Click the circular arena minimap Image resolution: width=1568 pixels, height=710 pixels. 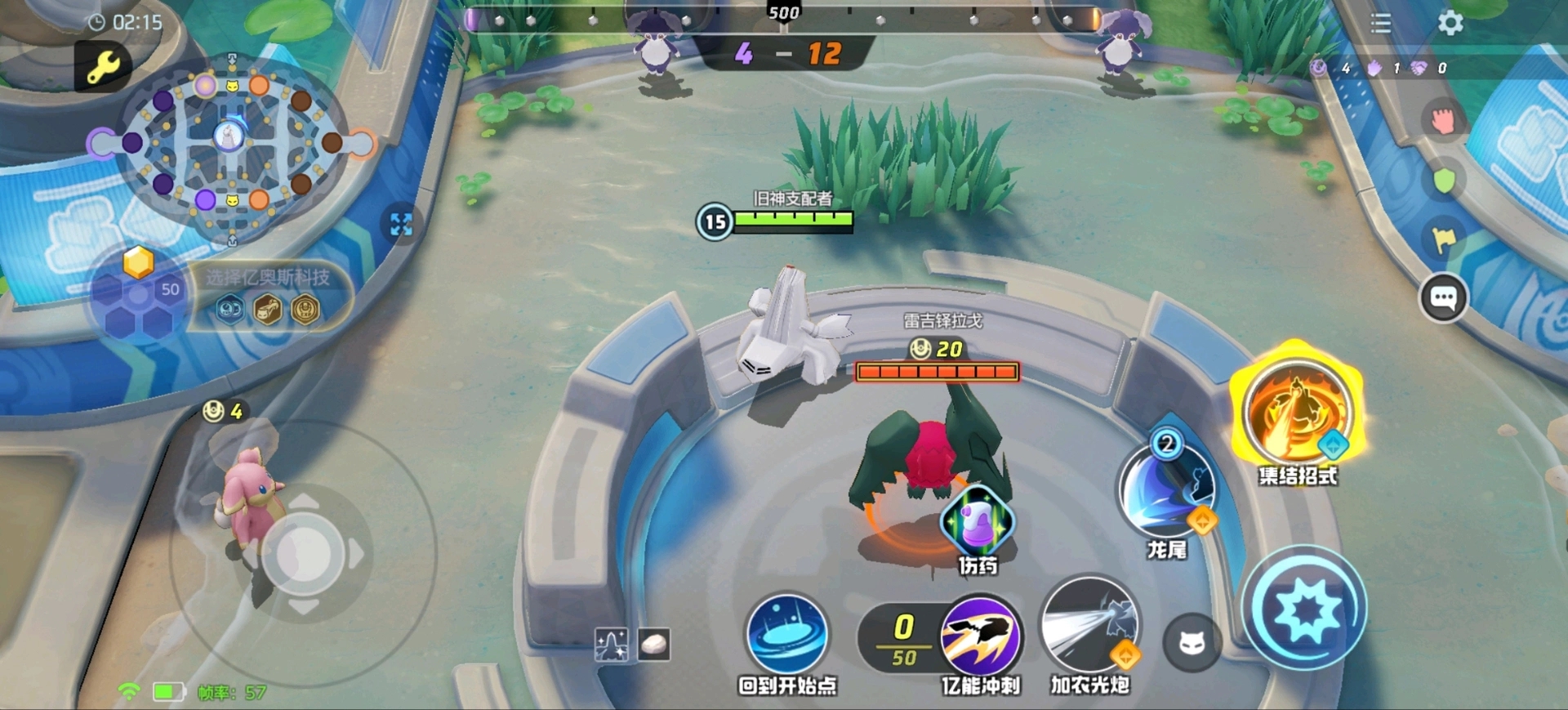coord(231,143)
